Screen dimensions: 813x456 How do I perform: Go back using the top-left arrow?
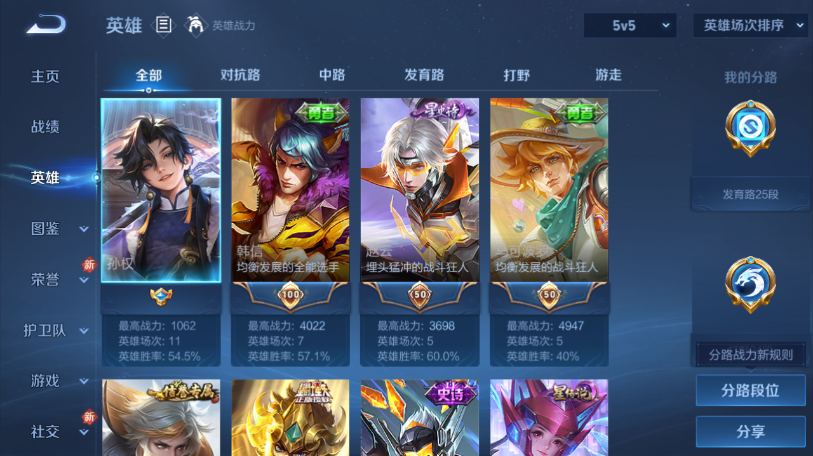(45, 25)
